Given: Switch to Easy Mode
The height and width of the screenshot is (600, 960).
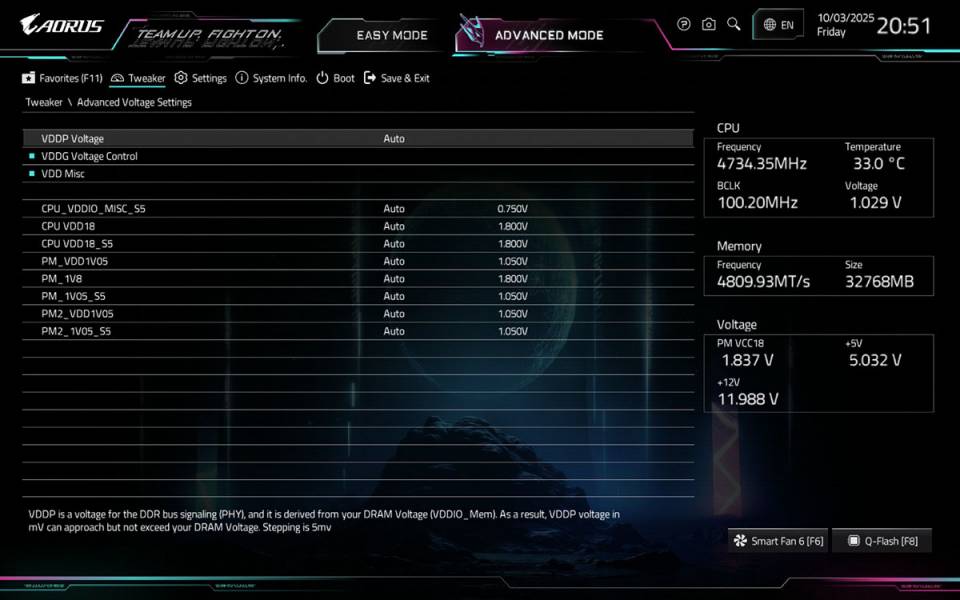Looking at the screenshot, I should [x=391, y=35].
